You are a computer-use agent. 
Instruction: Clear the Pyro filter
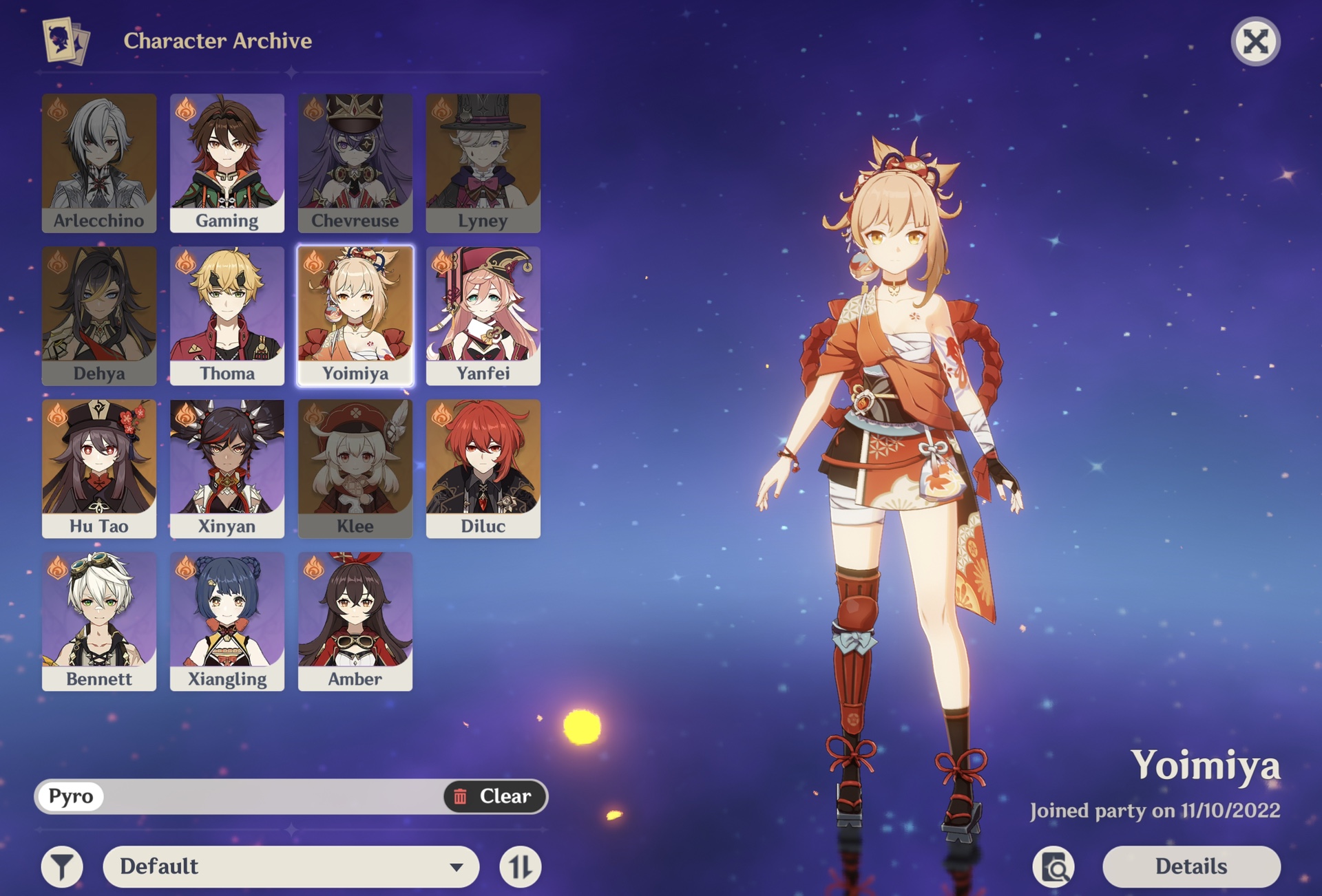(x=494, y=796)
